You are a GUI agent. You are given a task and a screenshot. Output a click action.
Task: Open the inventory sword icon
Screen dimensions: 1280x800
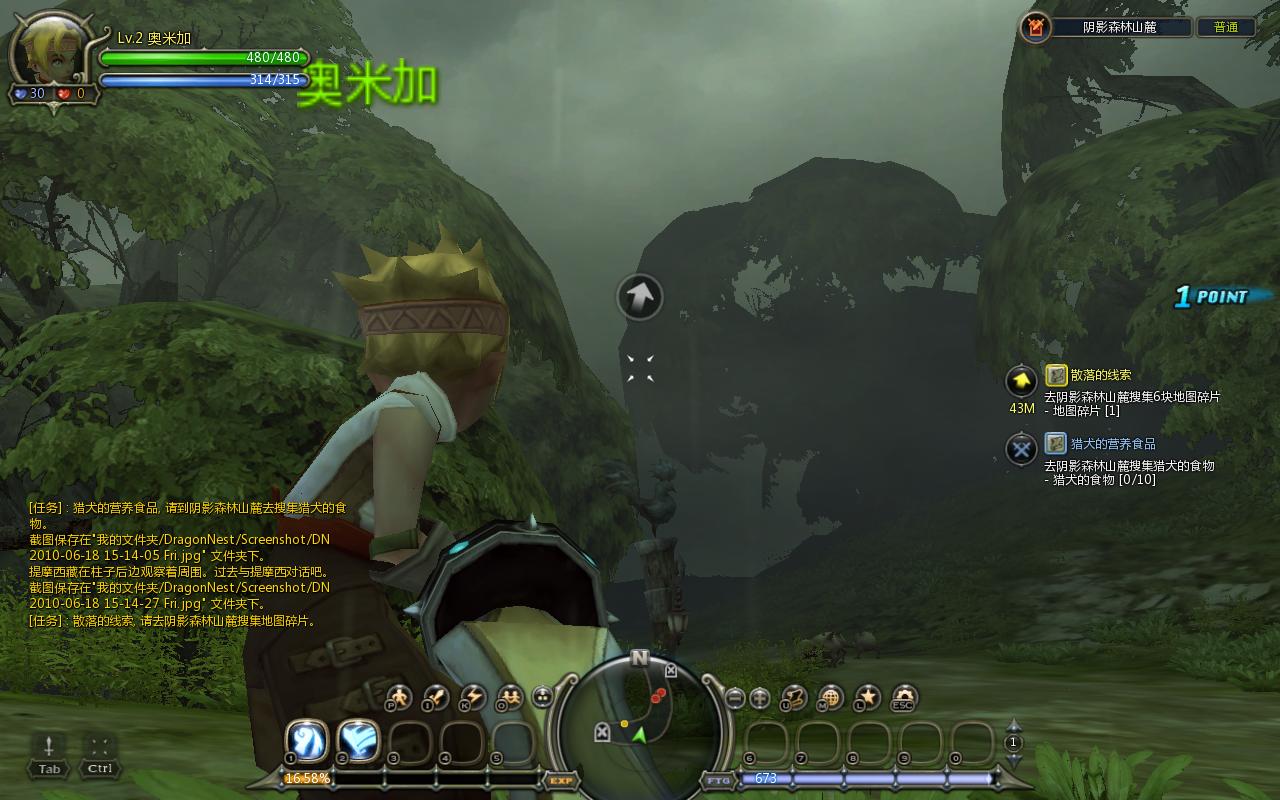tap(435, 697)
